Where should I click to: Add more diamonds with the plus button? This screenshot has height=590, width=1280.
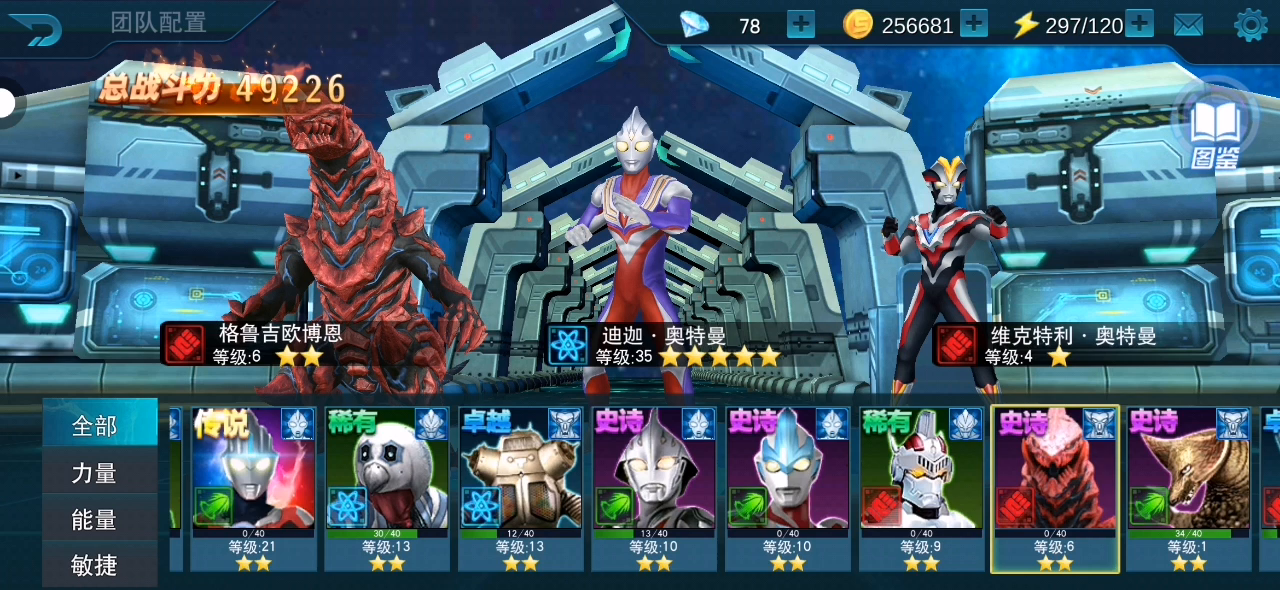[801, 24]
